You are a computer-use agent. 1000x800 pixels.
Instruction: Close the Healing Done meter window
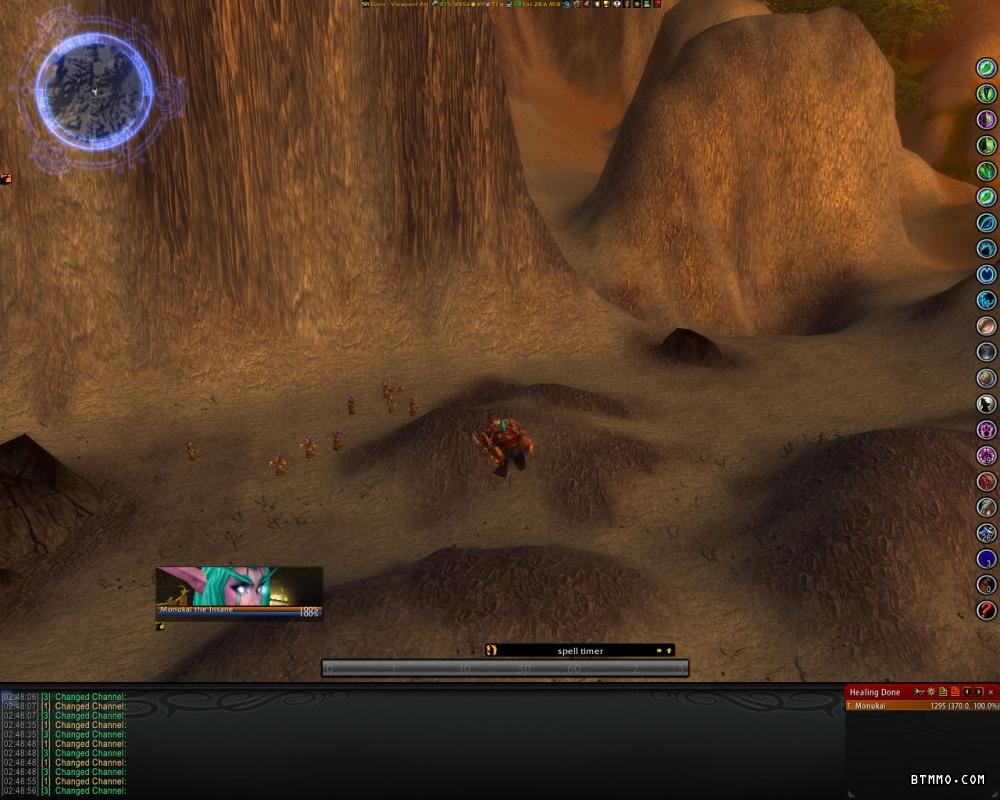tap(991, 692)
